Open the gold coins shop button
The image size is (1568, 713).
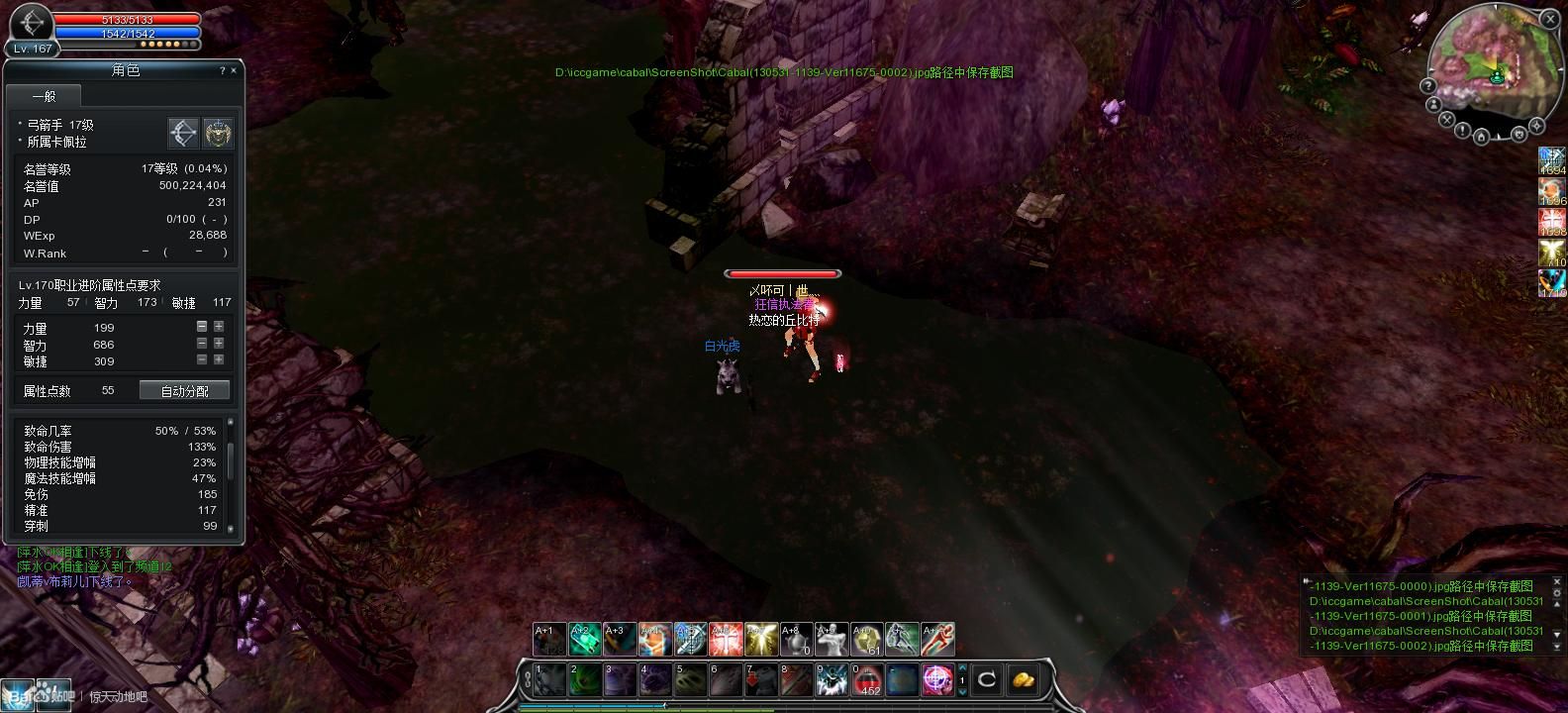pos(1024,680)
